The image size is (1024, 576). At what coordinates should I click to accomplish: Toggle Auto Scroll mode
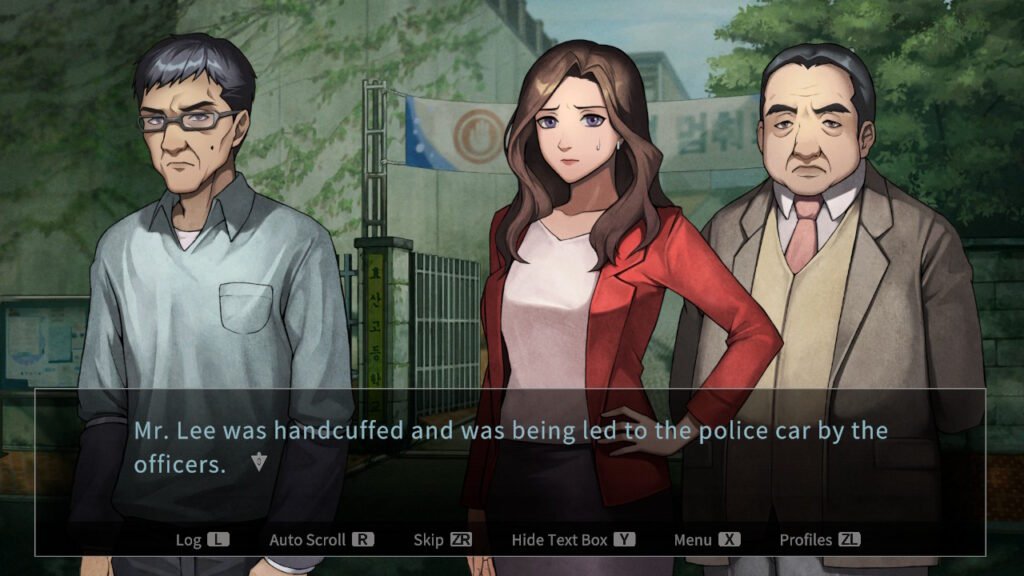(320, 540)
